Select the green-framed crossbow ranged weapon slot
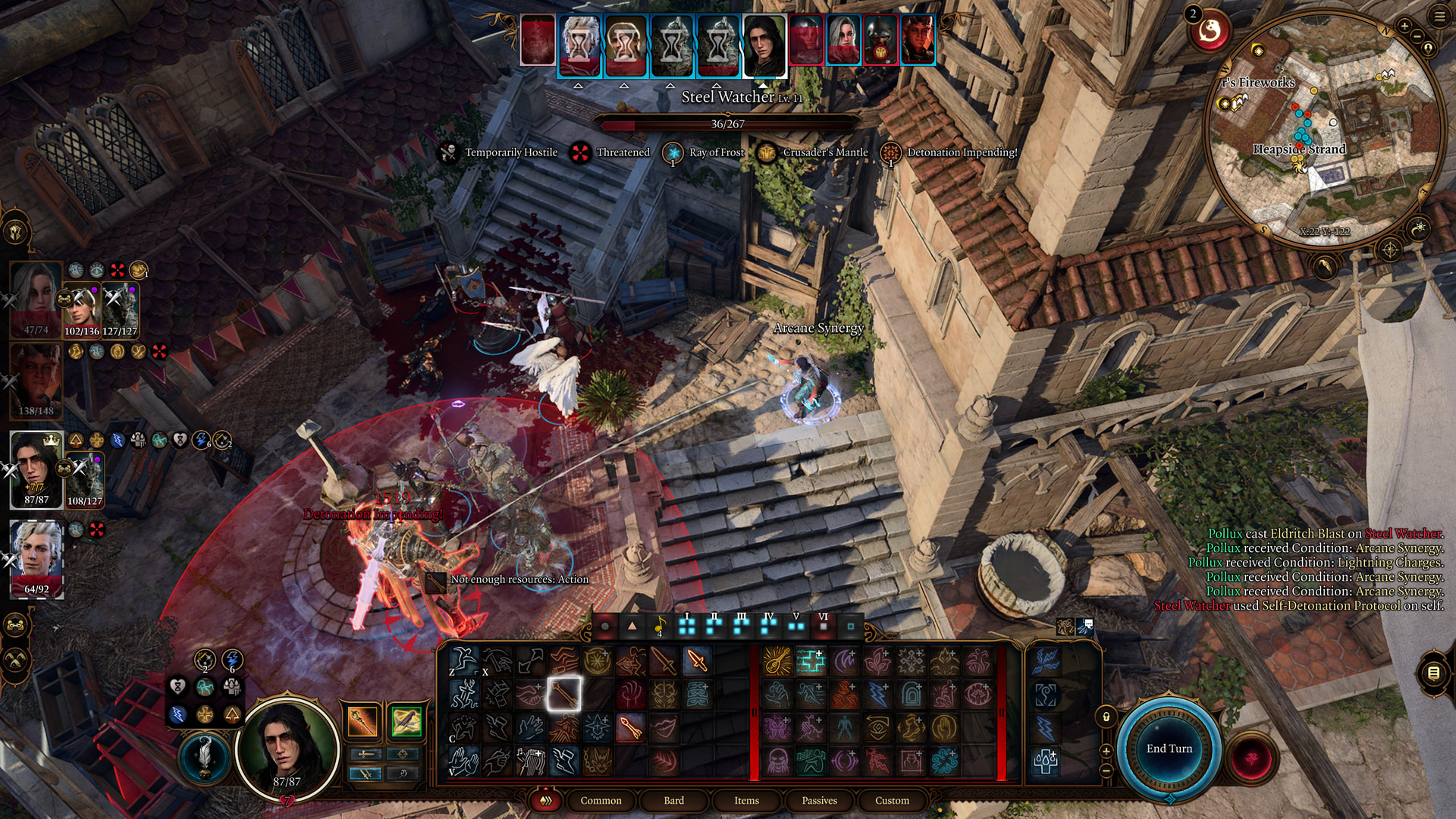Viewport: 1456px width, 819px height. pos(406,721)
